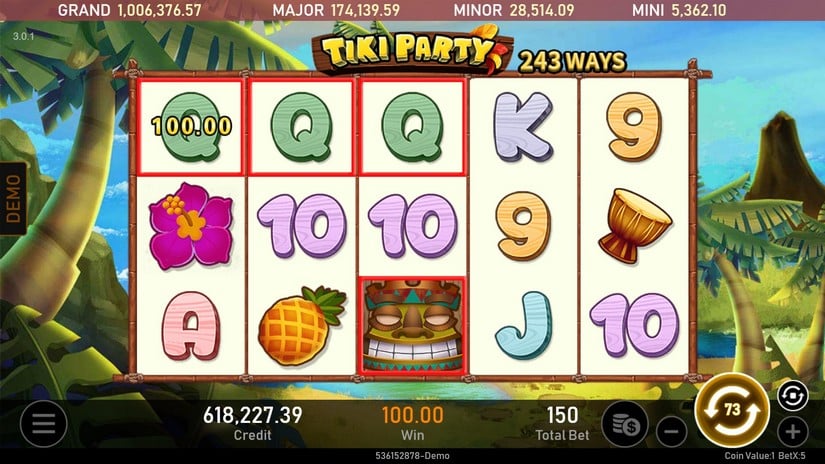Increase the bet with the plus button
Viewport: 825px width, 464px height.
792,432
